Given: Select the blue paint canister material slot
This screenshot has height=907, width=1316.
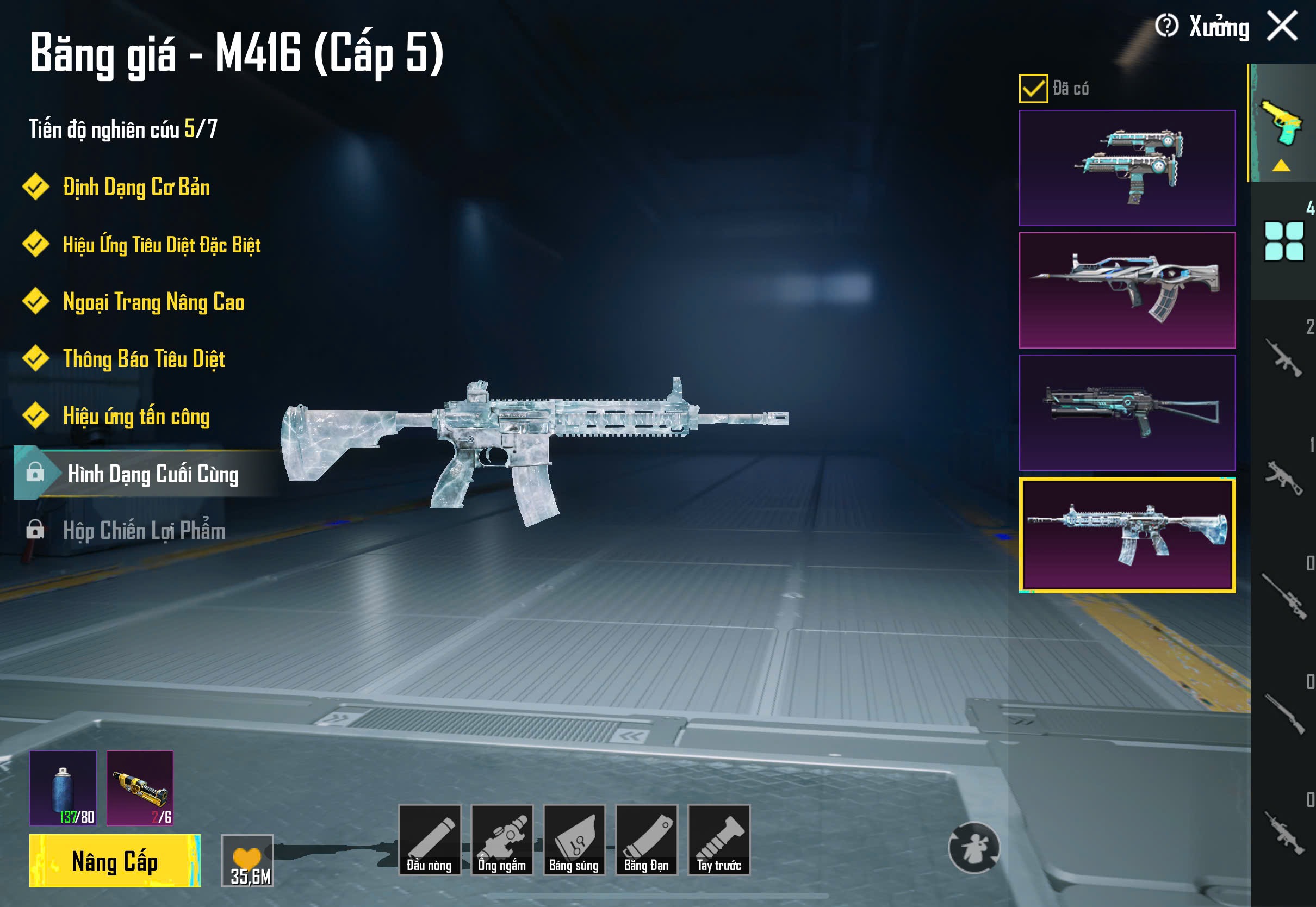Looking at the screenshot, I should [x=63, y=788].
